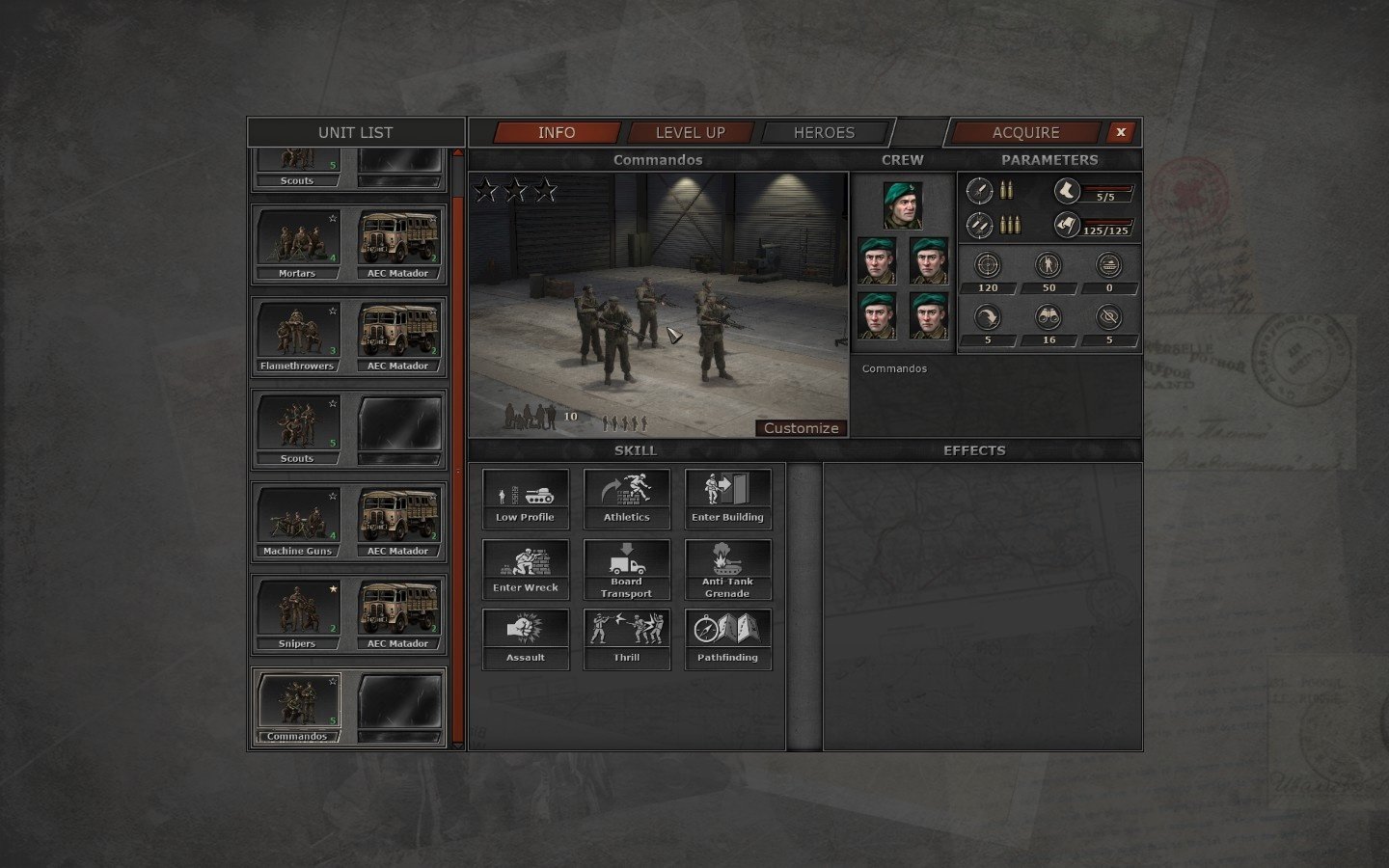Select the Anti-Tank Grenade skill
1389x868 pixels.
point(727,569)
